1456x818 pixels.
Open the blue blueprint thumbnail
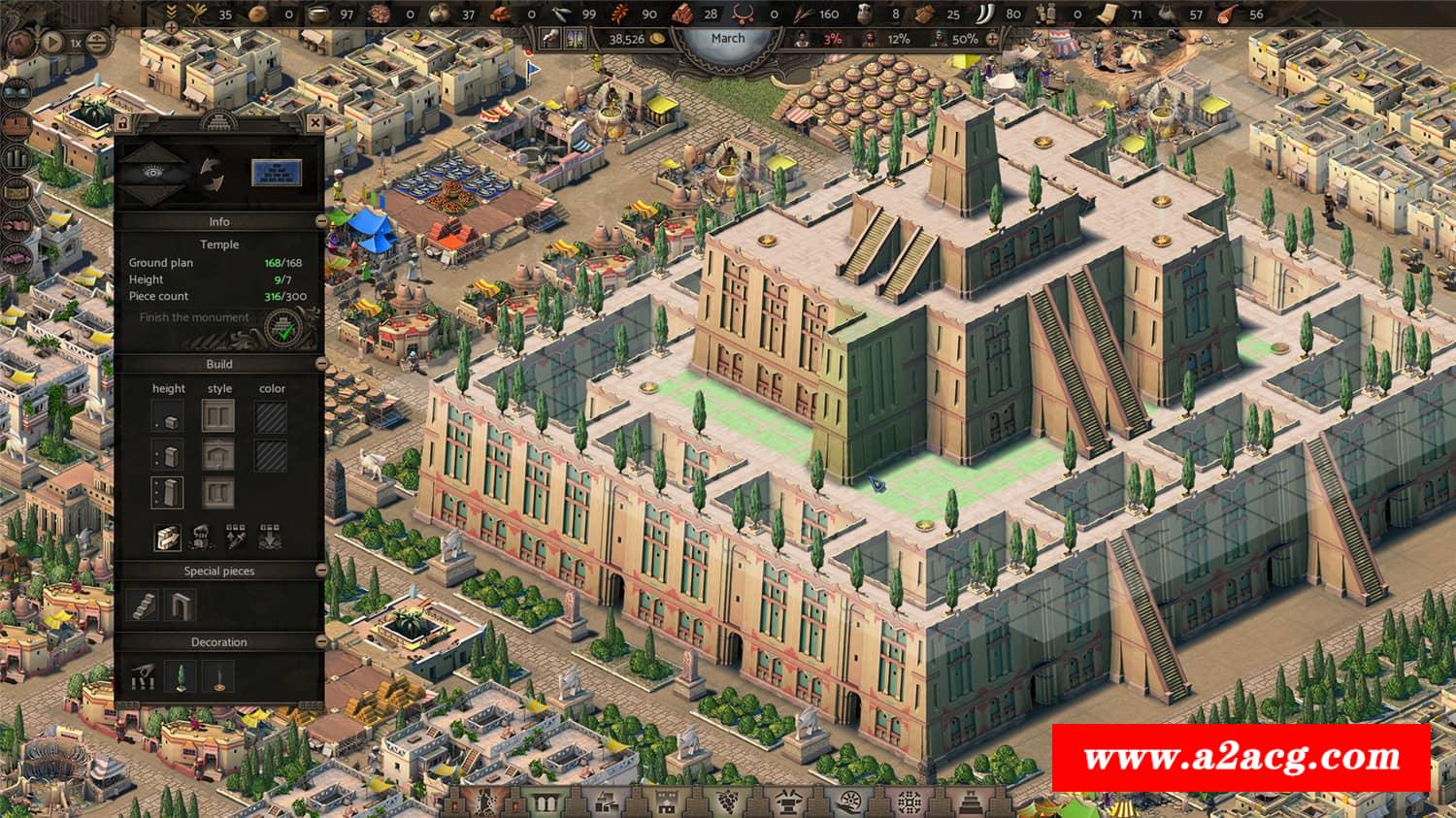pos(277,173)
